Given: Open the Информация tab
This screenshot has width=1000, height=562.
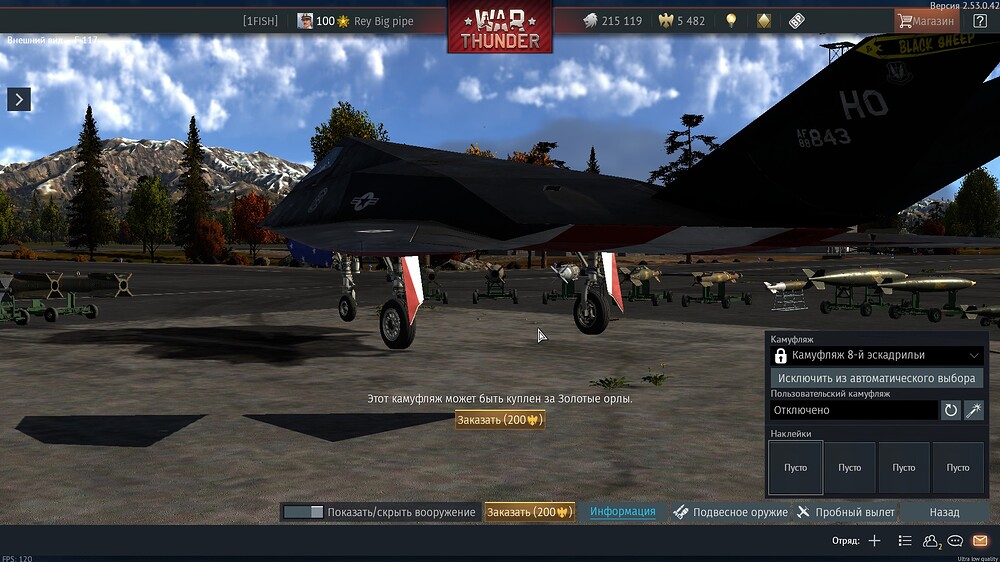Looking at the screenshot, I should (622, 512).
